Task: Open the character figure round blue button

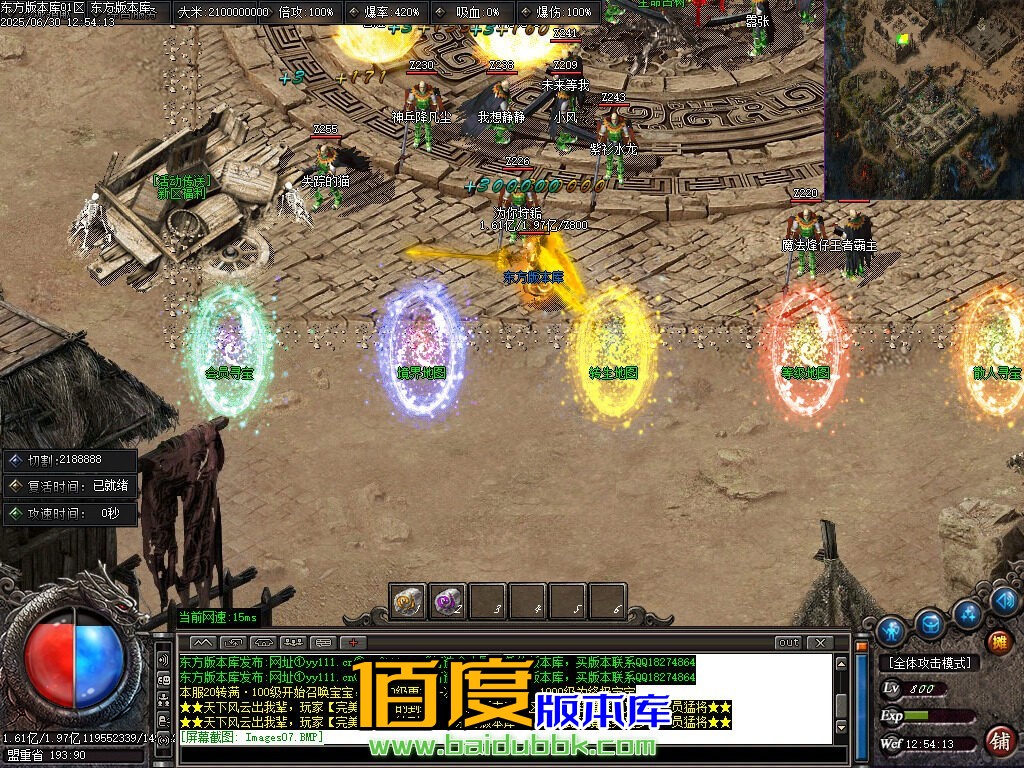Action: click(x=891, y=631)
